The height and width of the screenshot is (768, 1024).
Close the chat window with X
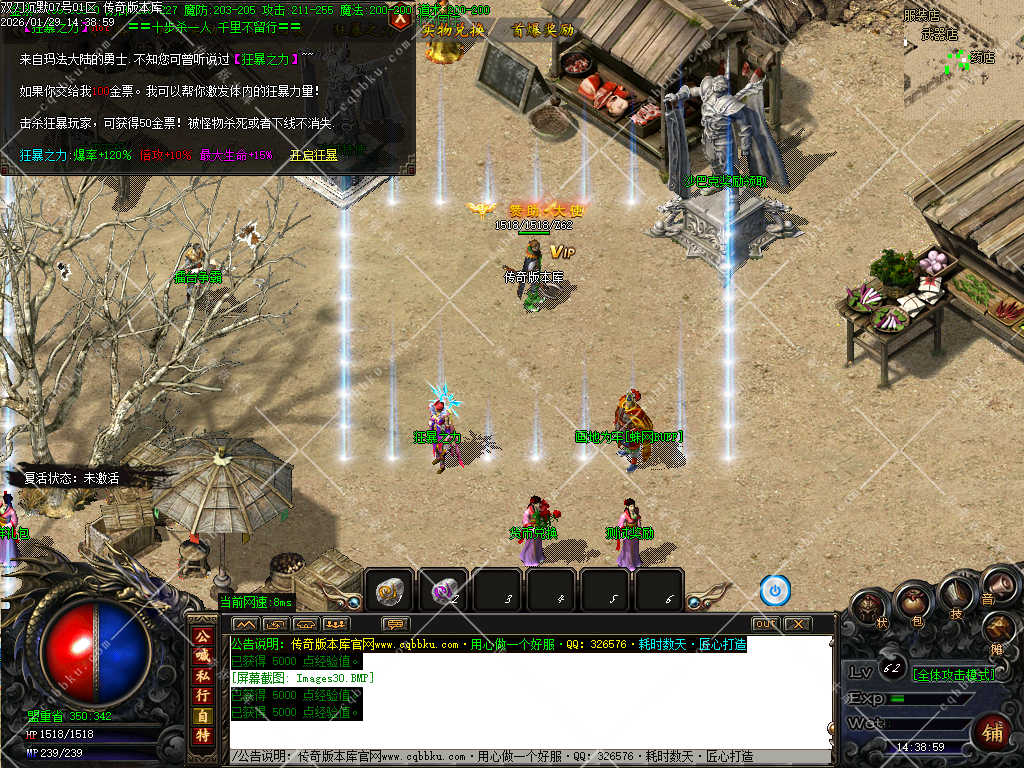click(797, 624)
